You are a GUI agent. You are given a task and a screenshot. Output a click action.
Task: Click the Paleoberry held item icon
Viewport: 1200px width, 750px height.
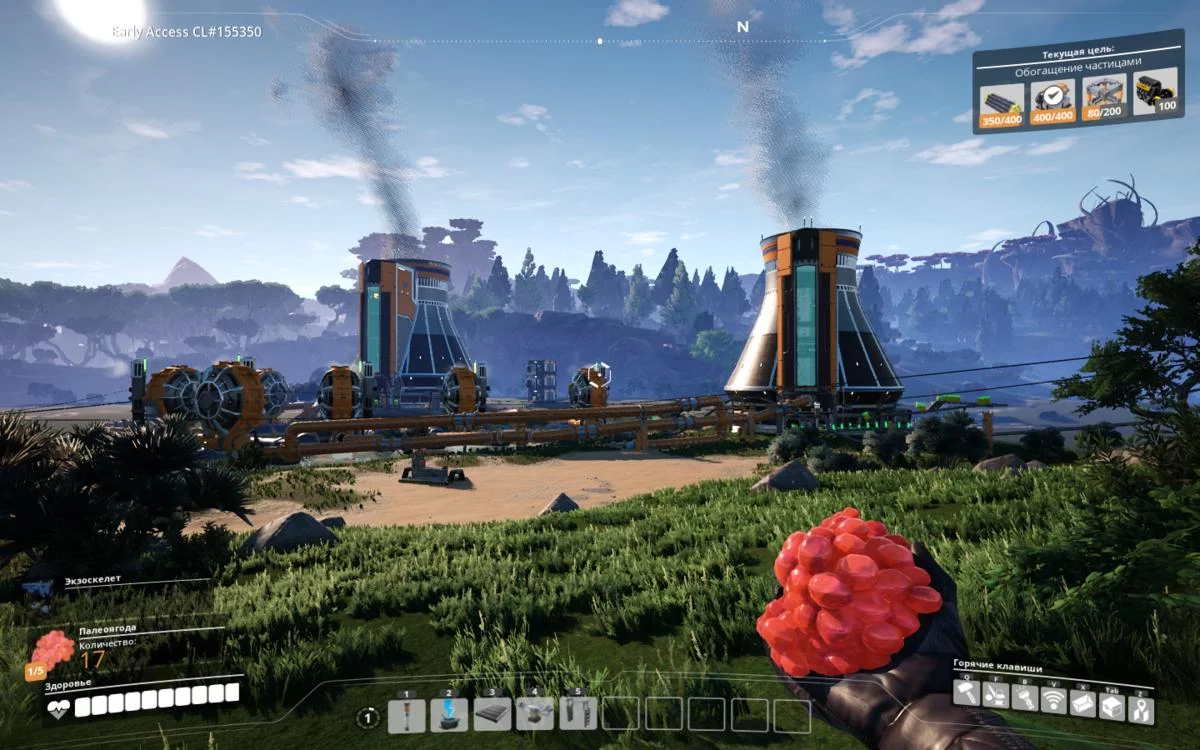[x=51, y=652]
